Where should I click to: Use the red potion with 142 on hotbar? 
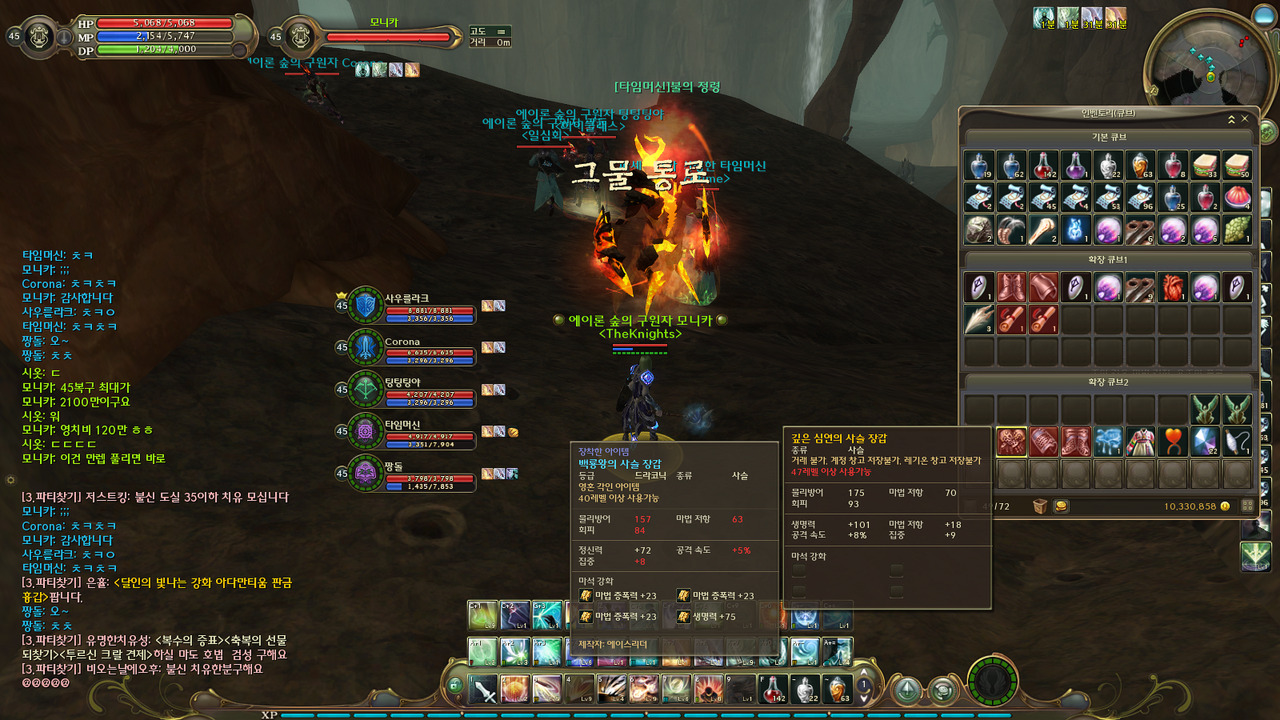tap(774, 689)
